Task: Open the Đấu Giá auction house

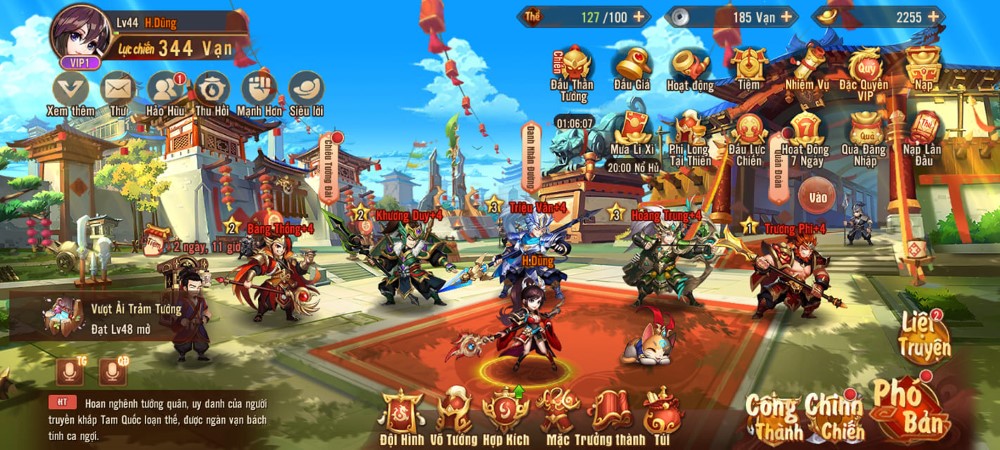Action: pos(632,66)
